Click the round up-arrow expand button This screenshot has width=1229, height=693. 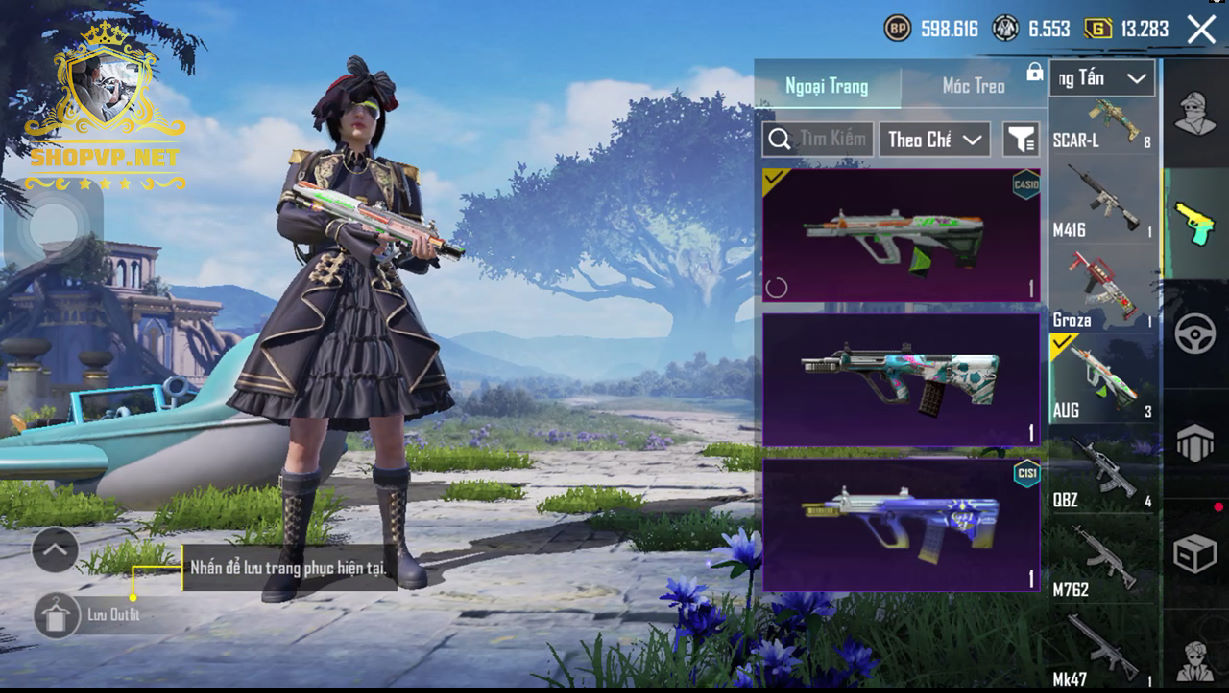point(56,549)
